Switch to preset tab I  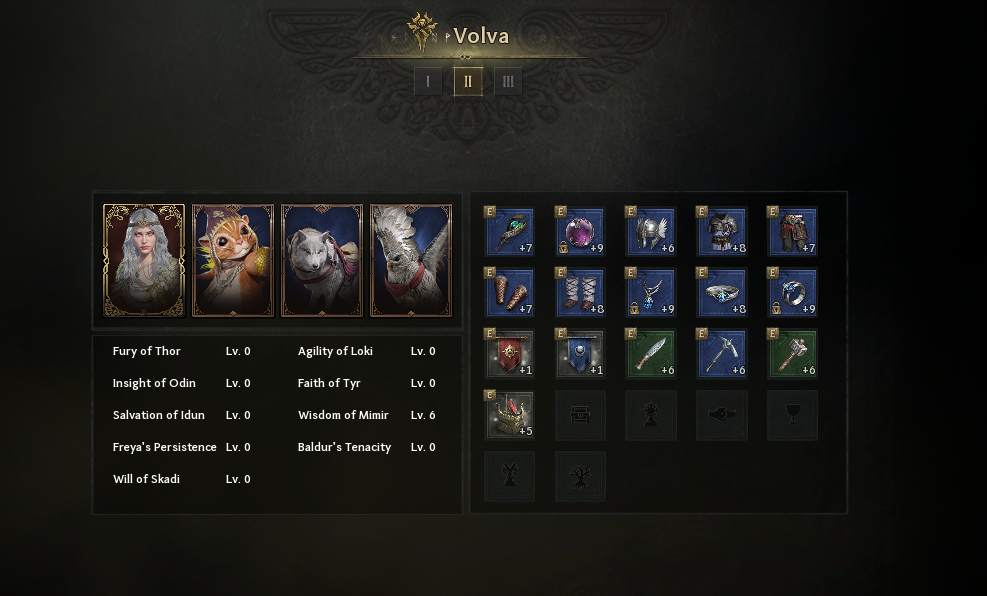[x=428, y=81]
